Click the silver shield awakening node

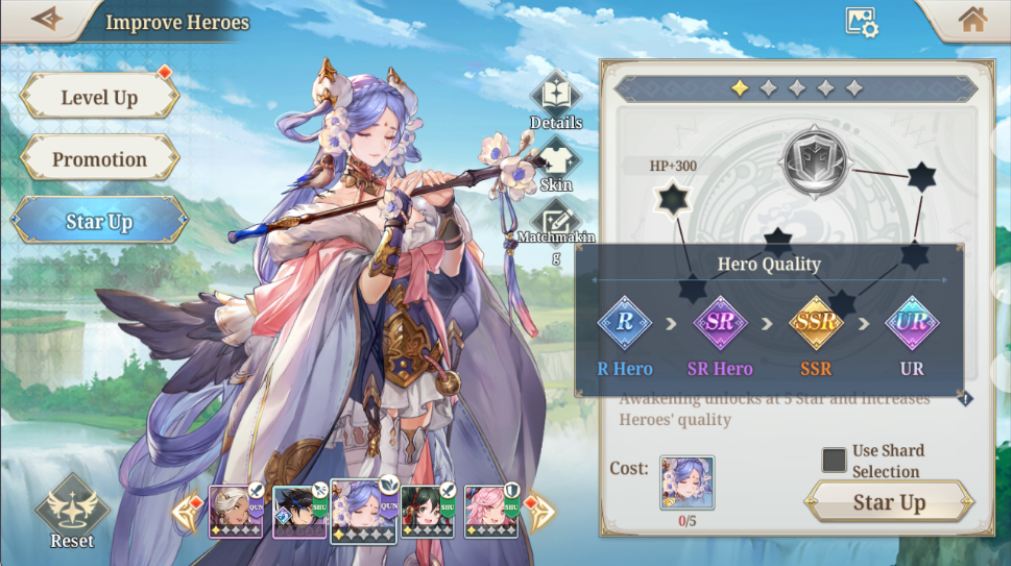point(814,161)
